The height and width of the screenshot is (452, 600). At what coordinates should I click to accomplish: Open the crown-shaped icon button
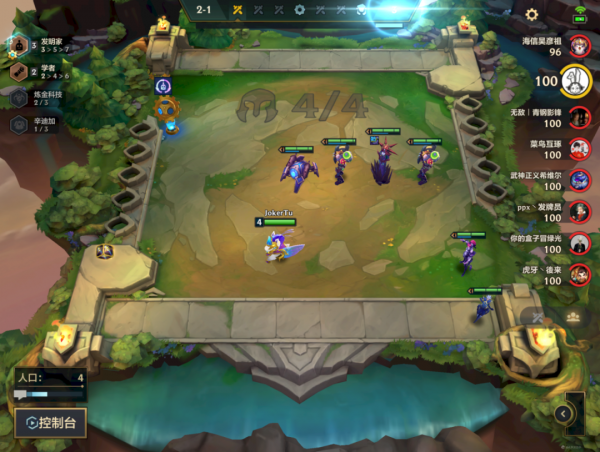pyautogui.click(x=573, y=317)
